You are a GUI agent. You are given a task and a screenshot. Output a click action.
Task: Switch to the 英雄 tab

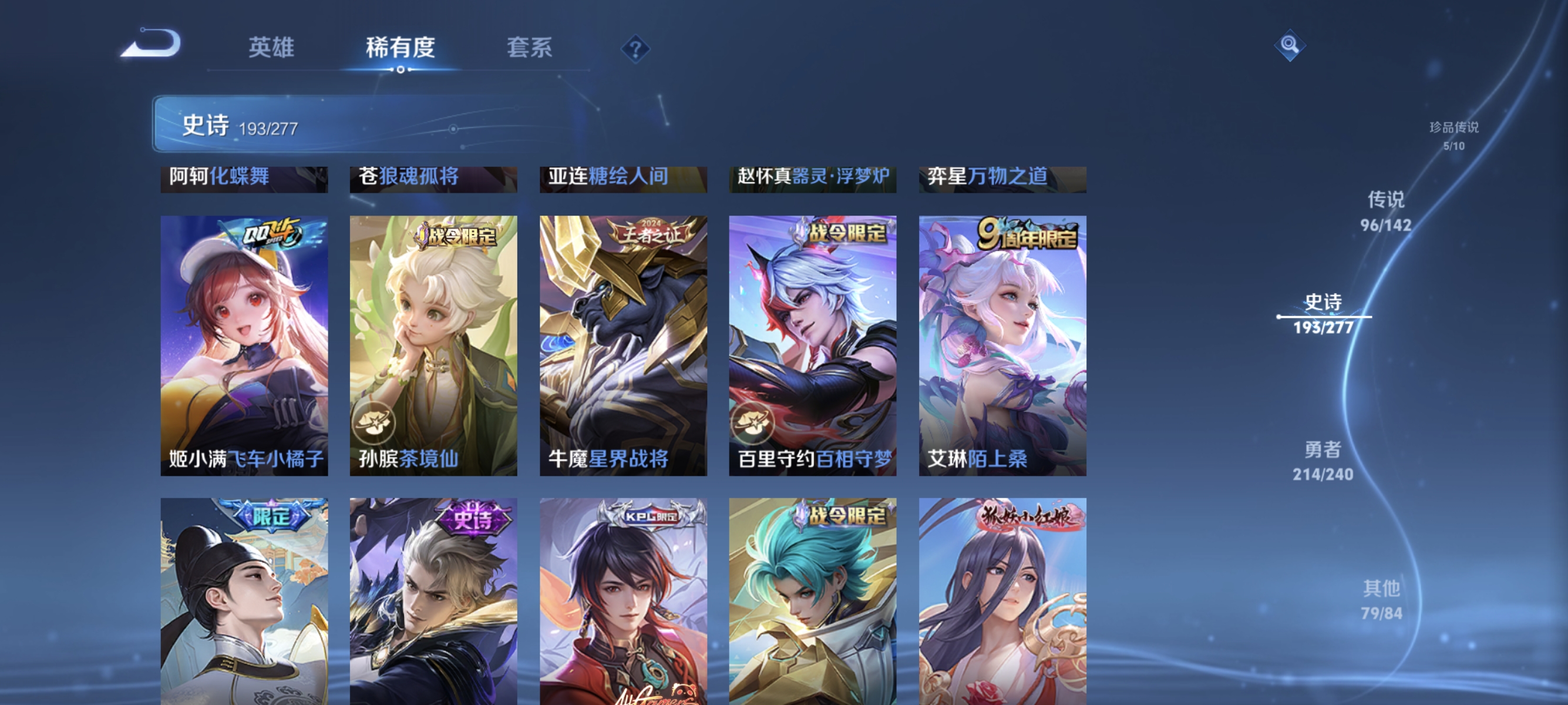[272, 49]
